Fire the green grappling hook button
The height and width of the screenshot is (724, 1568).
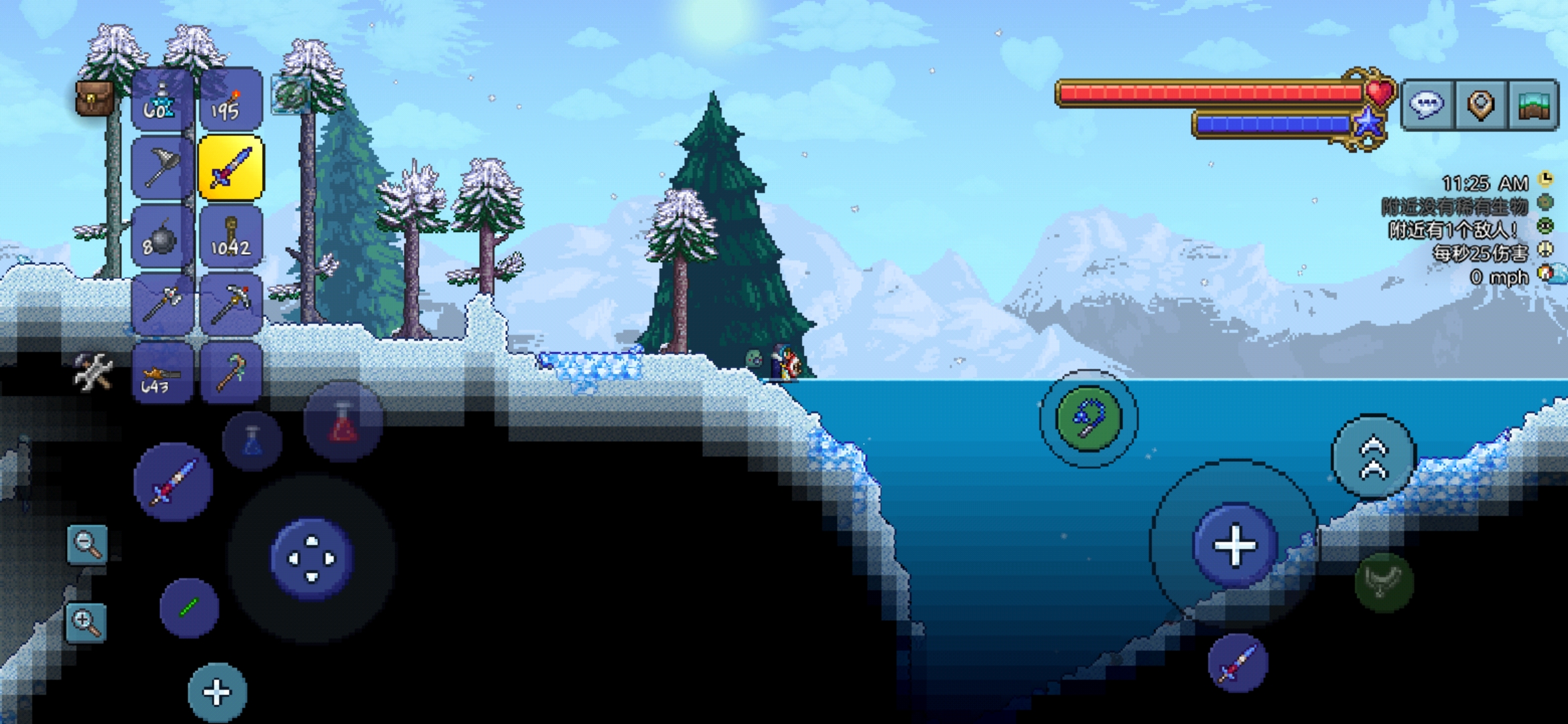(1088, 418)
